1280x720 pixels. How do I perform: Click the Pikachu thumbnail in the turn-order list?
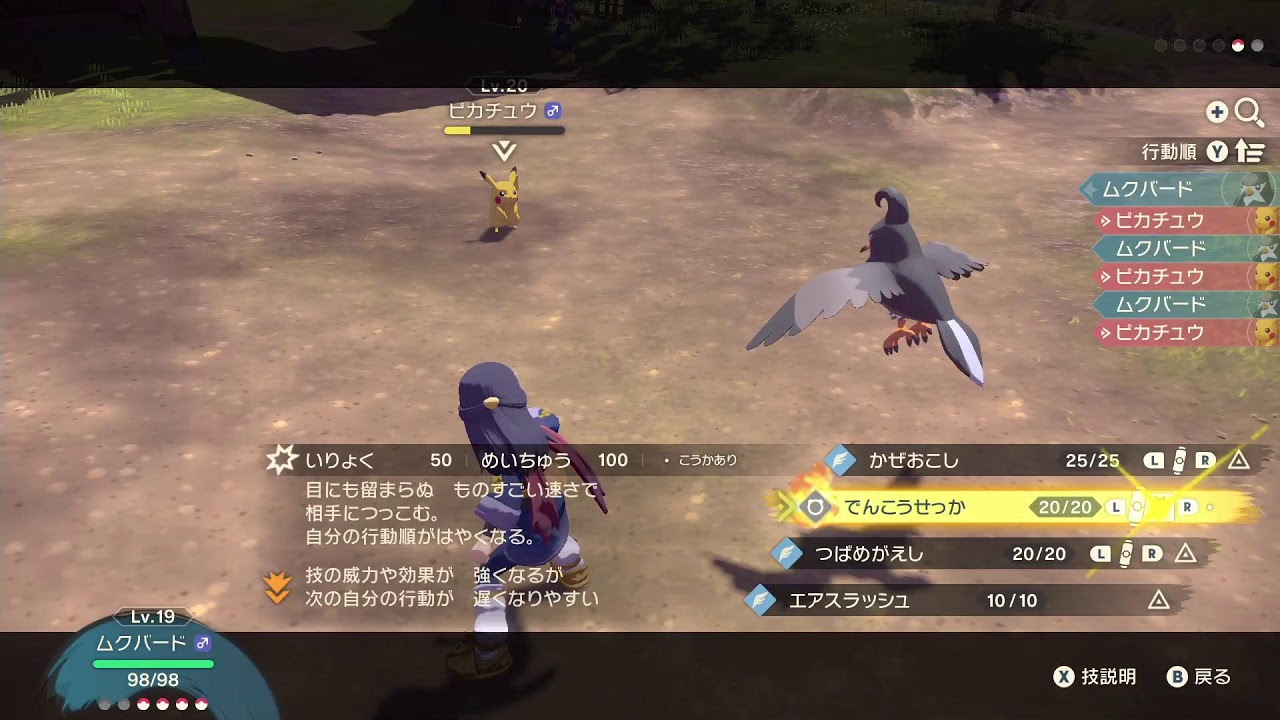(x=1263, y=221)
